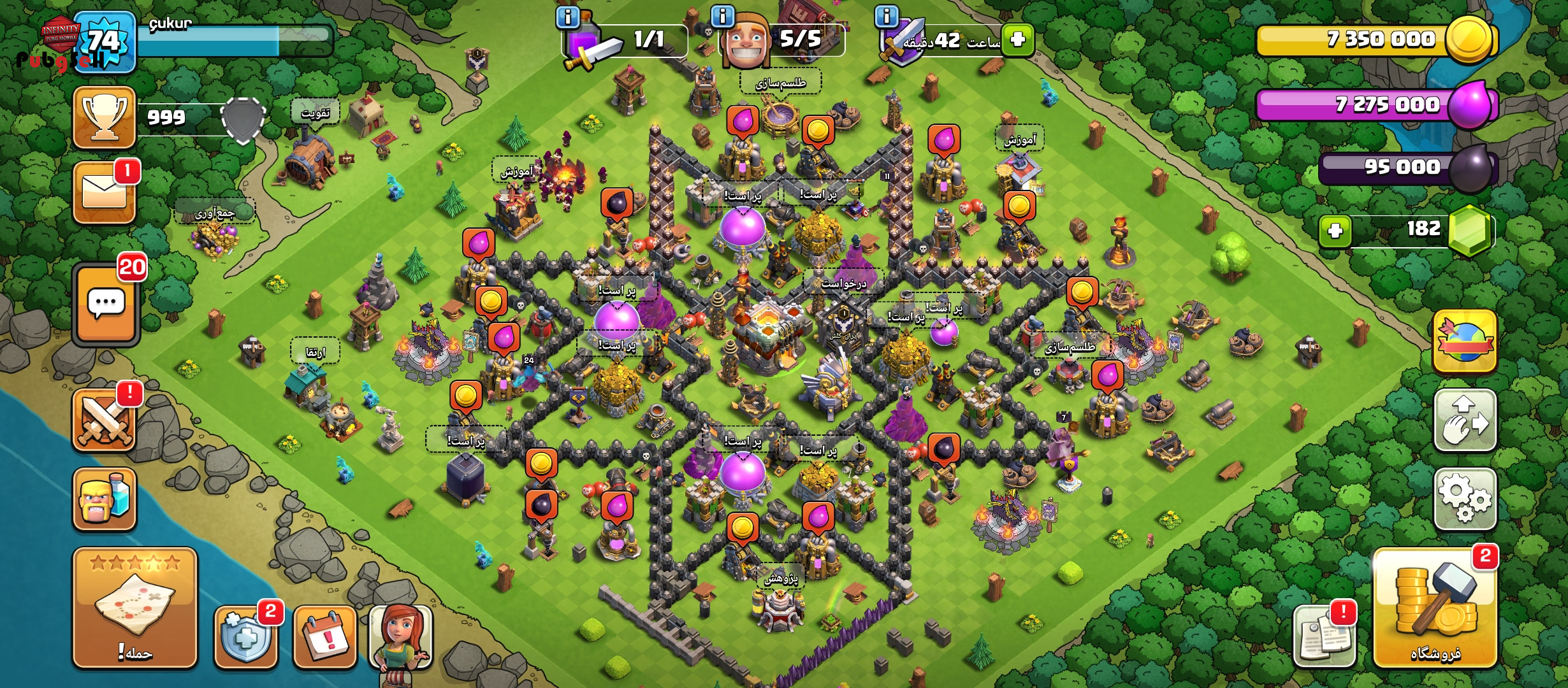1568x688 pixels.
Task: Open the crossed swords clan war button
Action: point(105,420)
